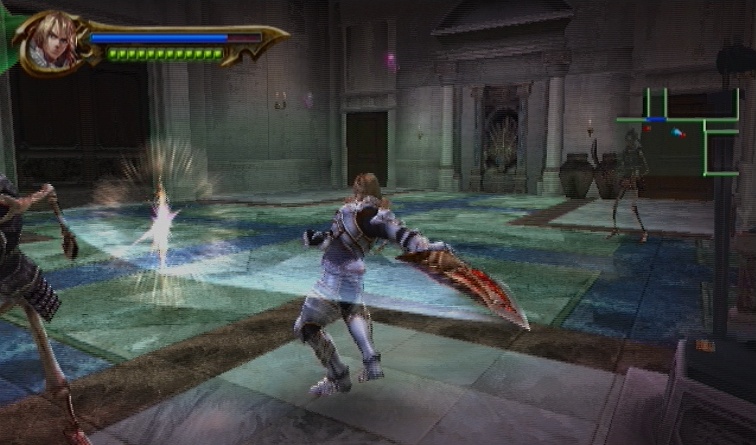Open the green room minimap

point(677,131)
